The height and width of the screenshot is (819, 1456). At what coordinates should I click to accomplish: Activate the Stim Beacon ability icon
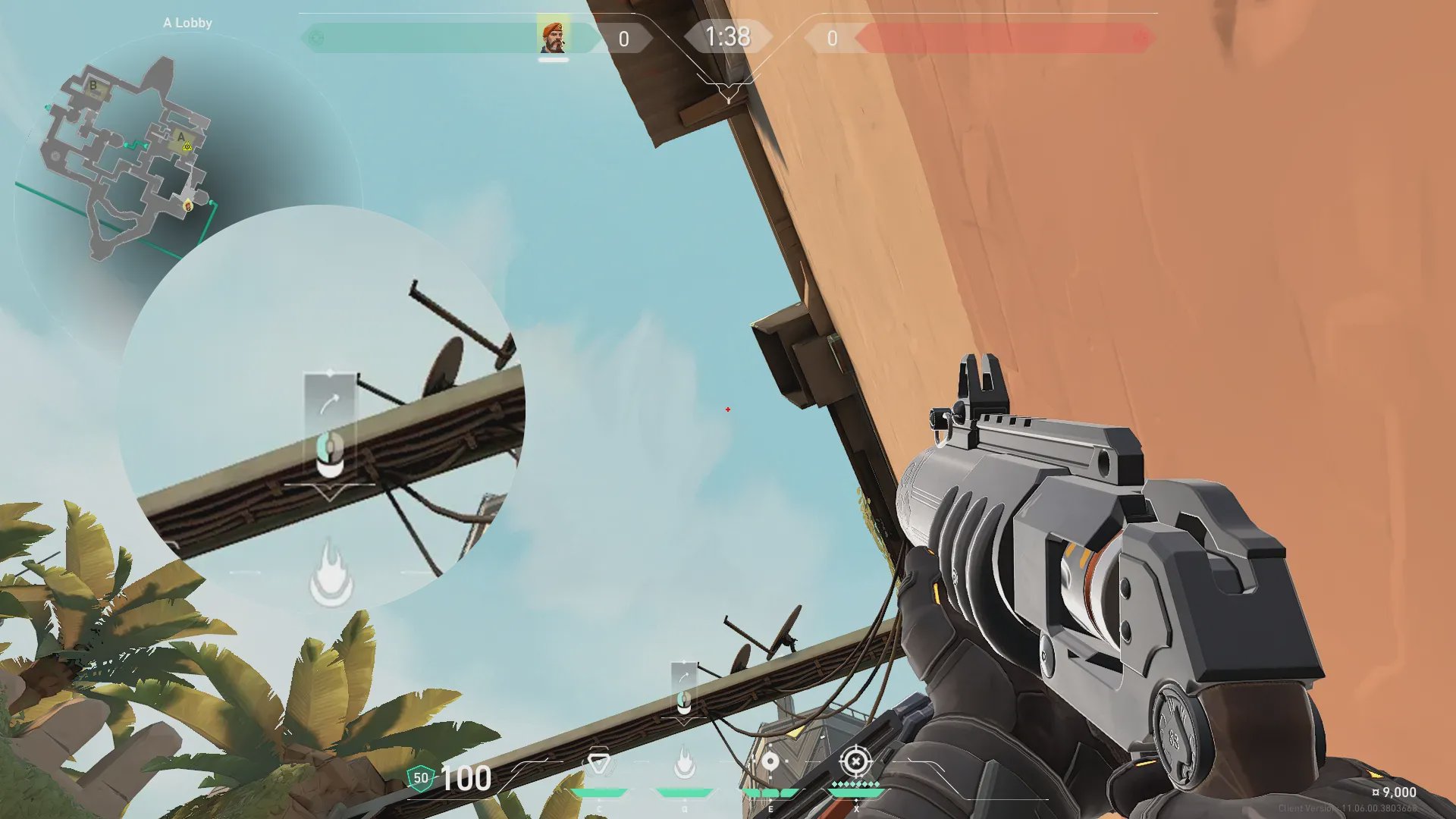click(599, 763)
